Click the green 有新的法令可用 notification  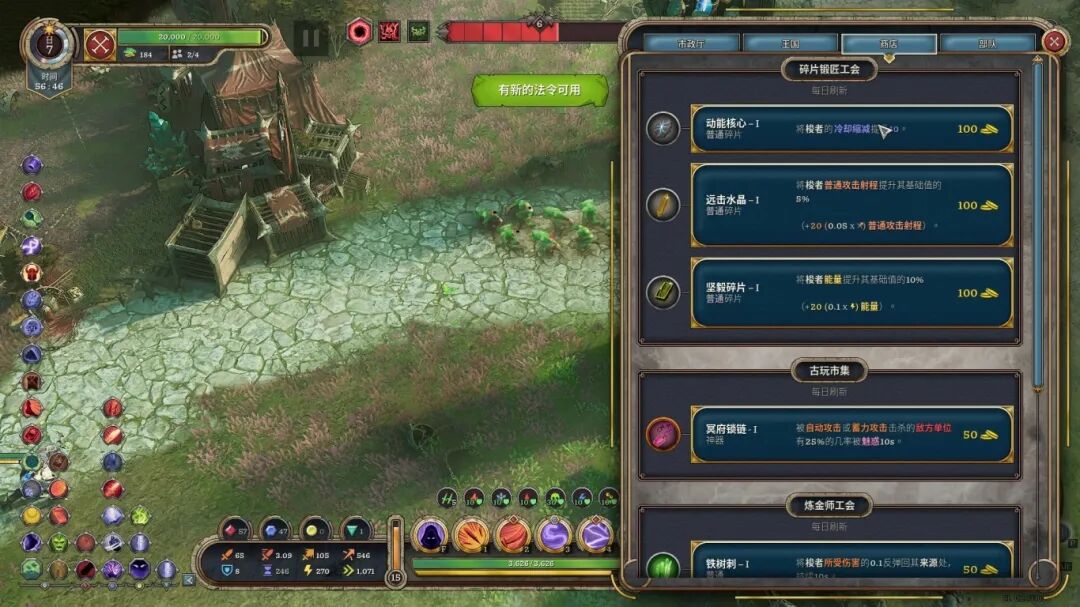coord(540,90)
